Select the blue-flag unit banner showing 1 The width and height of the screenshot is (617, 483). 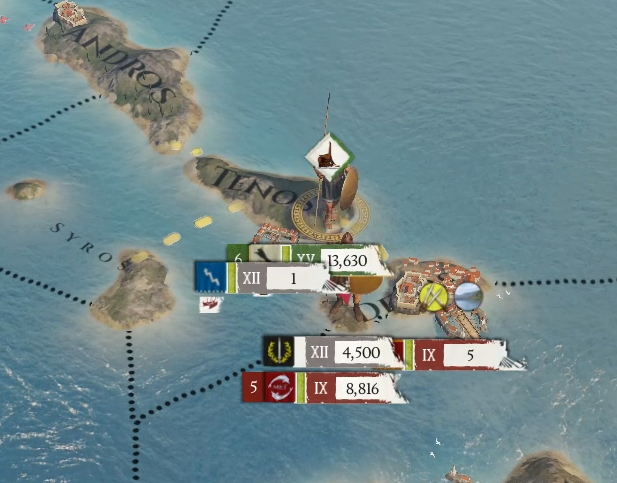[x=293, y=278]
